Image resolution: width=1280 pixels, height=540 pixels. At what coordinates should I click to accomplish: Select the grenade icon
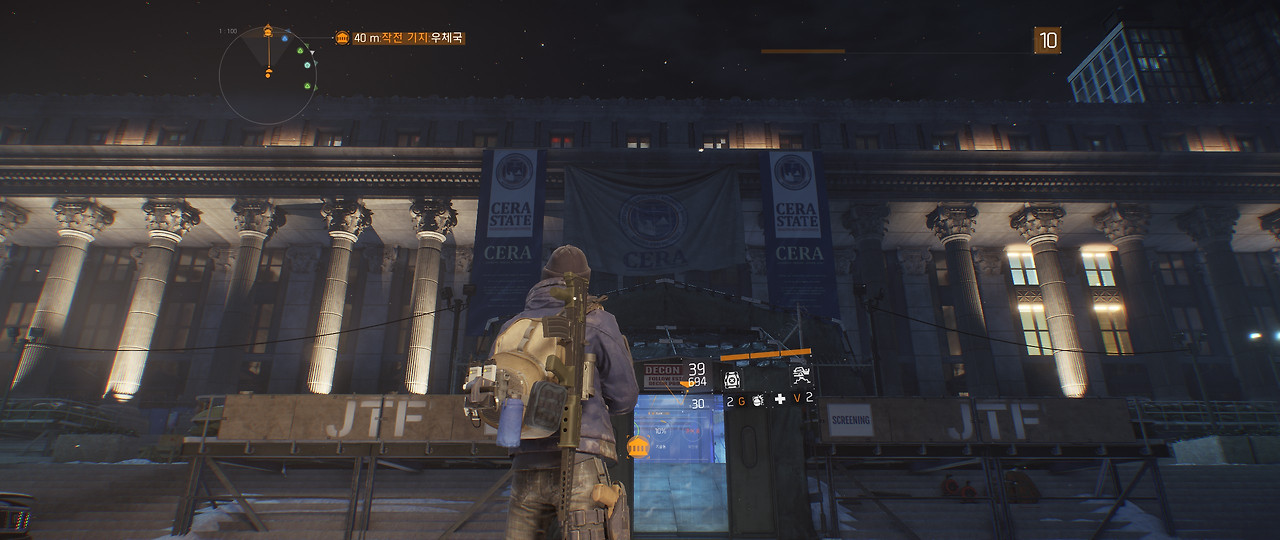[758, 400]
